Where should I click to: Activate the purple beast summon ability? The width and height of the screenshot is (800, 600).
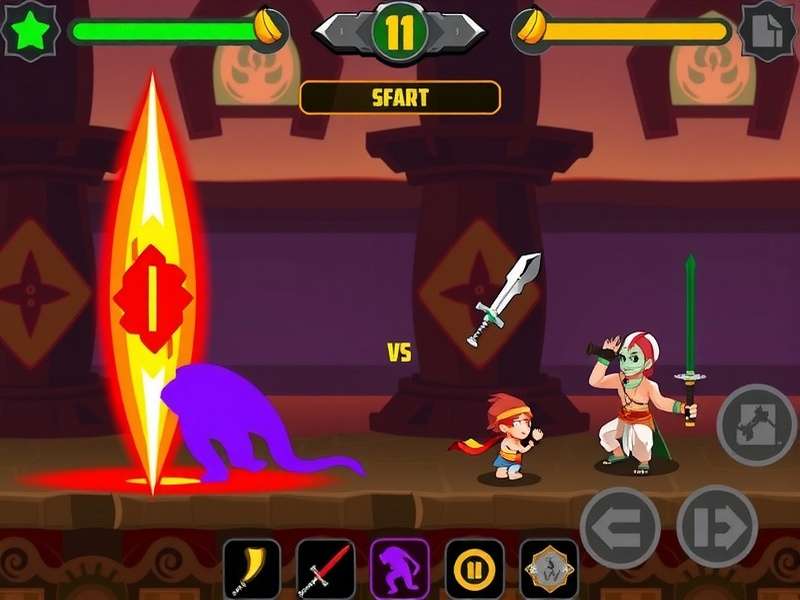[x=400, y=569]
